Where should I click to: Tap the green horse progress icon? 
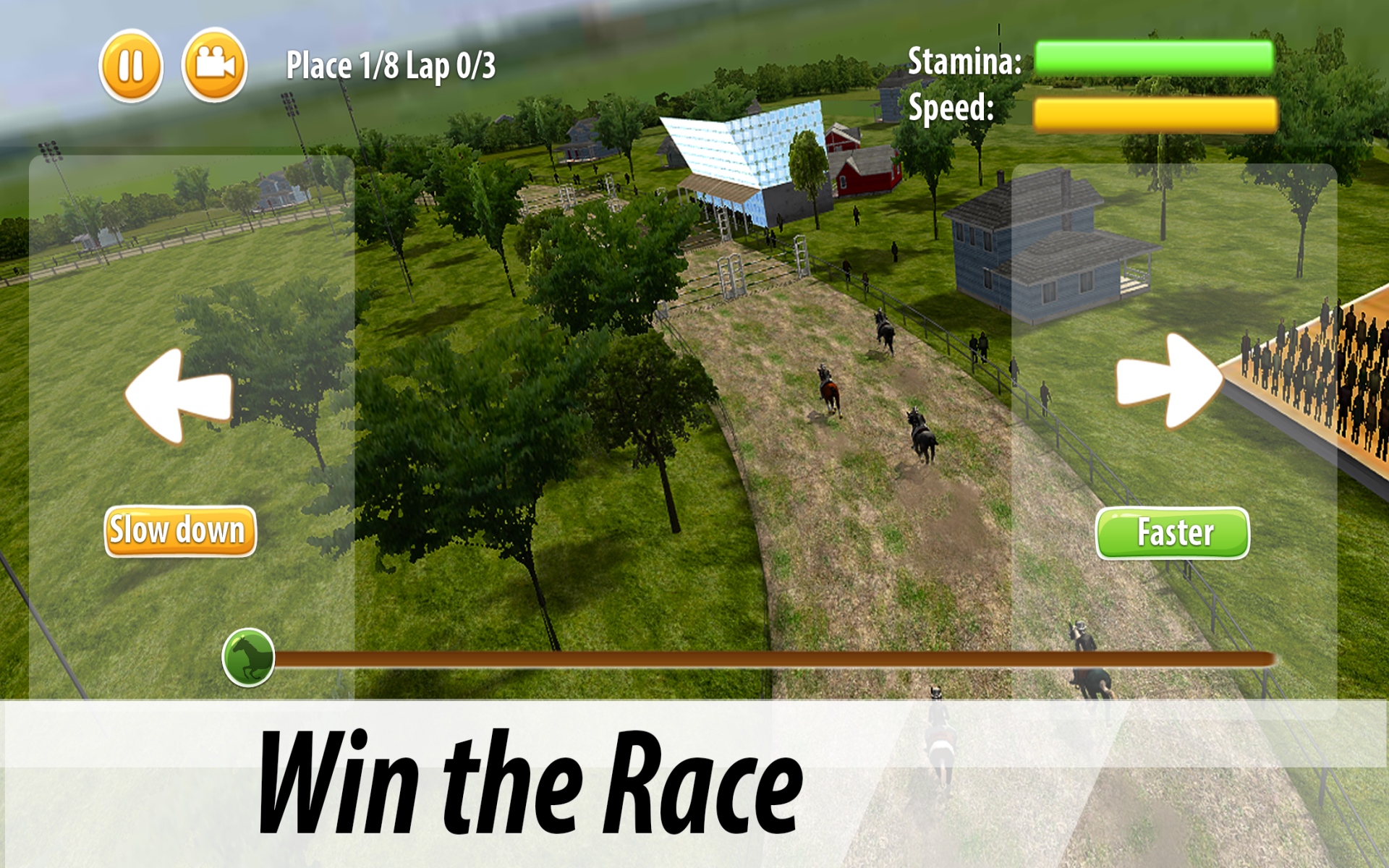[x=249, y=657]
